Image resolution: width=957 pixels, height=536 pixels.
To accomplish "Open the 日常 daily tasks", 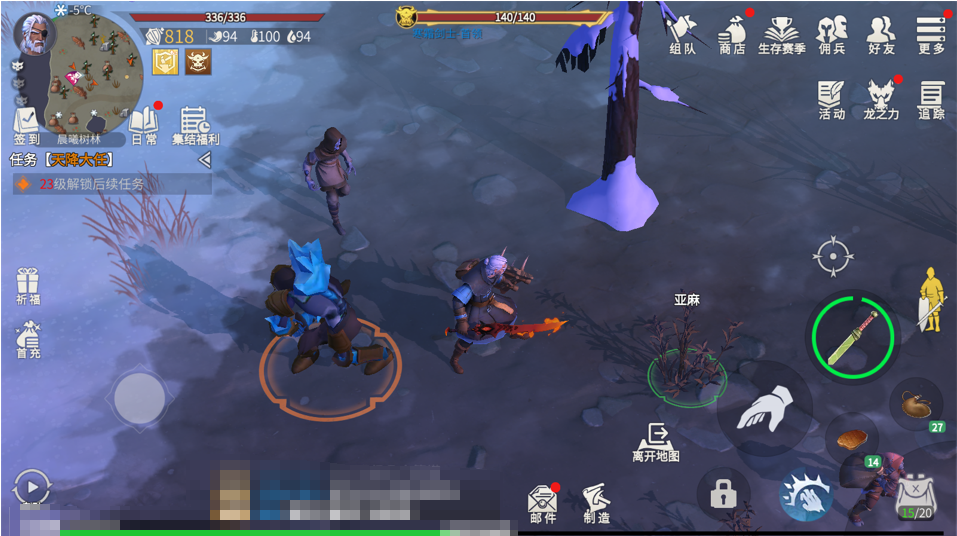I will coord(144,125).
